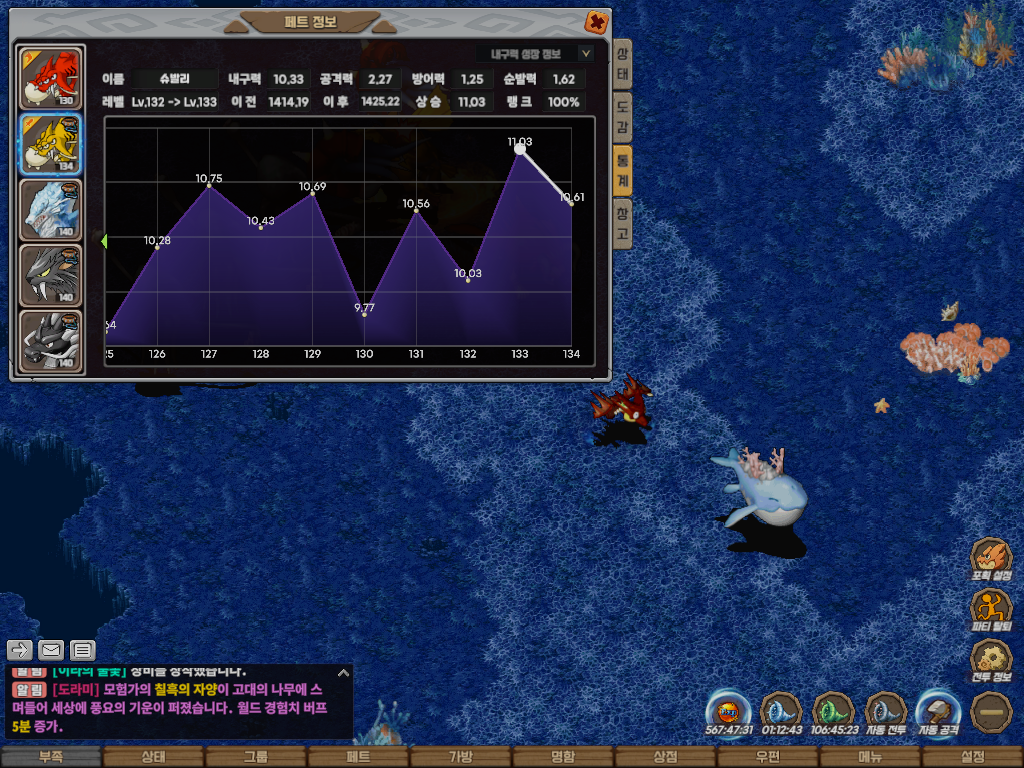This screenshot has width=1024, height=768.
Task: Close the 페트 정보 pet info window
Action: click(x=596, y=21)
